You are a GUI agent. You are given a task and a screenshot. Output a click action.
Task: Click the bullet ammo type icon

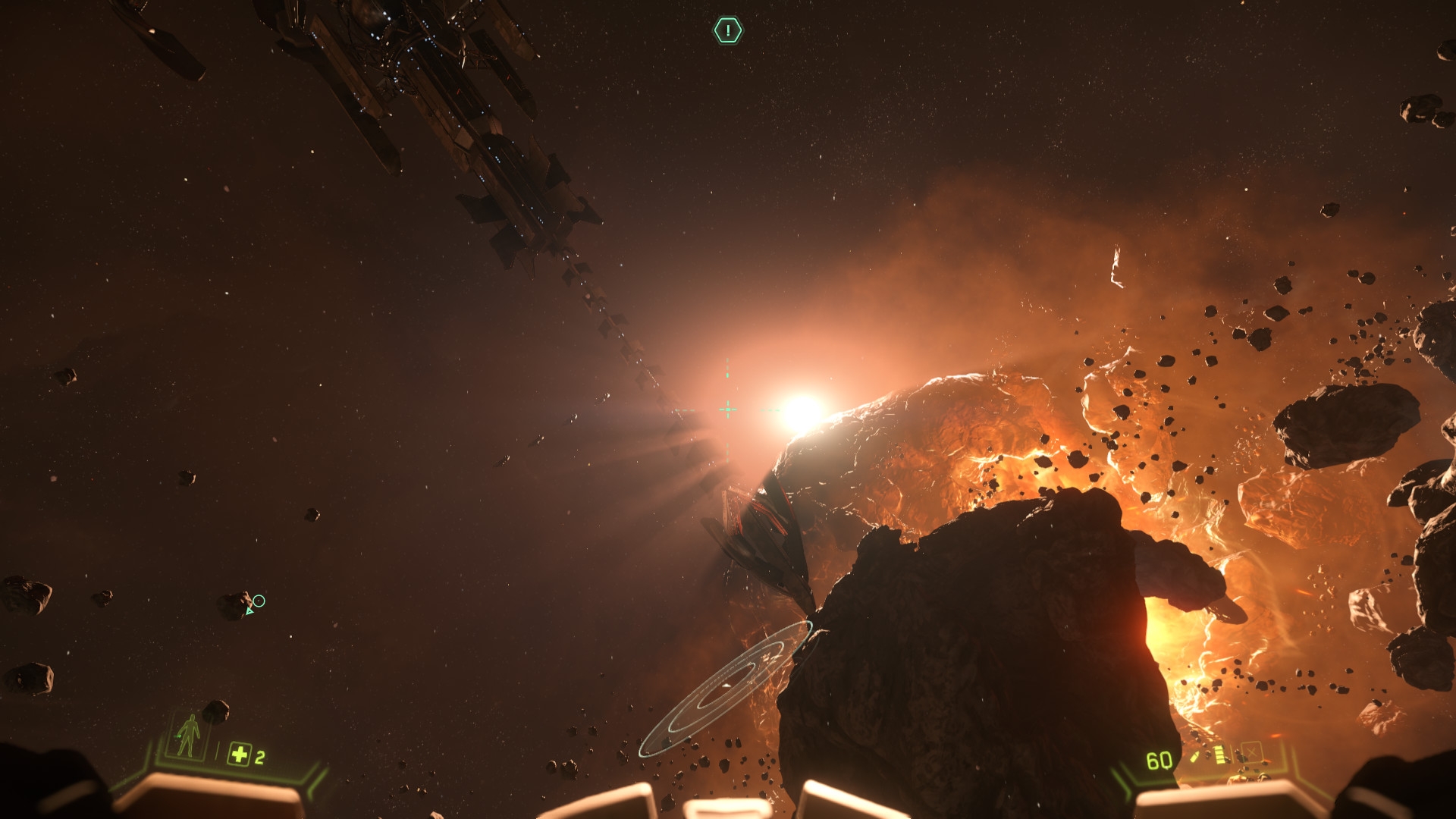[x=1195, y=757]
